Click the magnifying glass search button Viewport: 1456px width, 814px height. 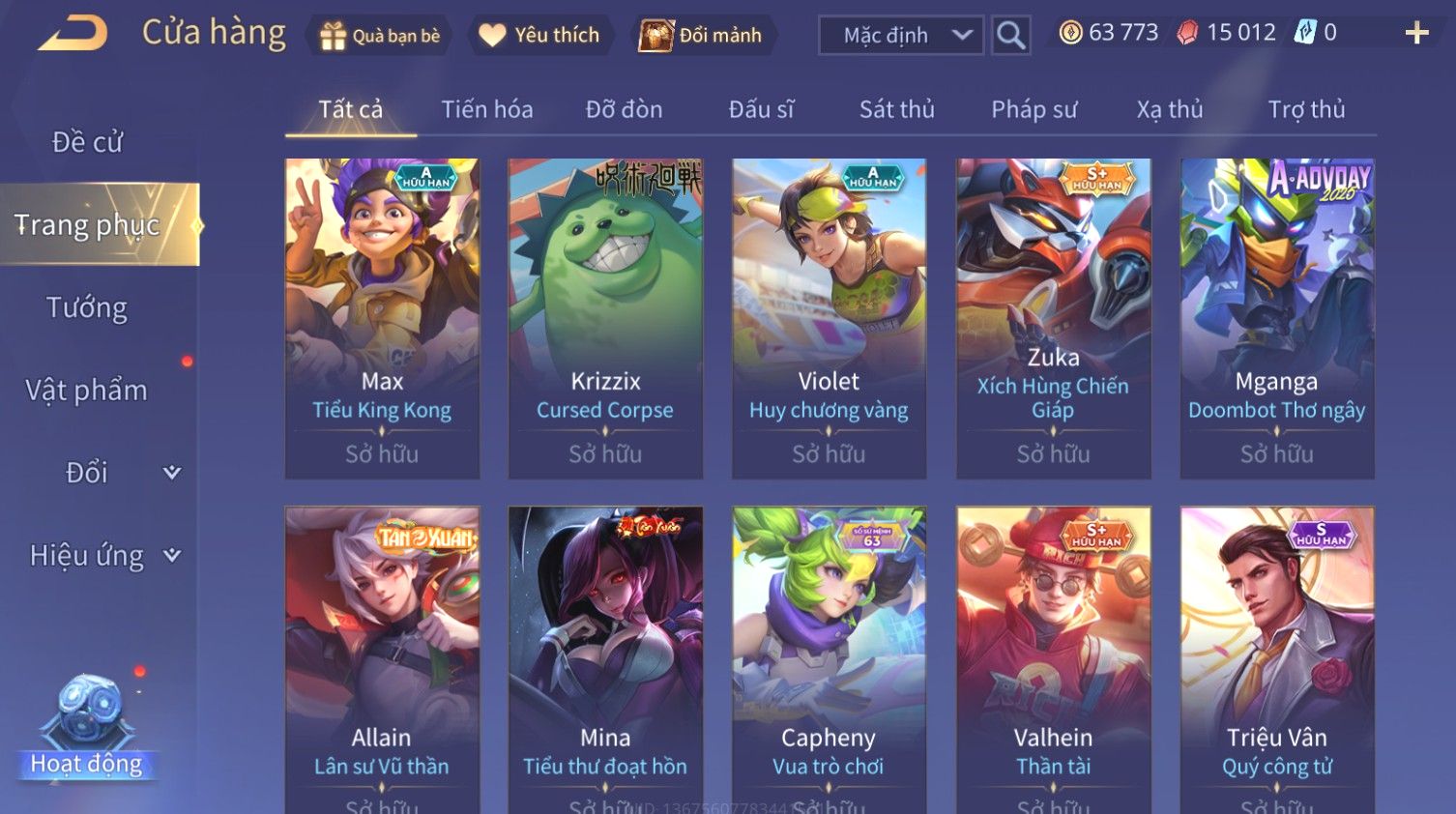point(1010,36)
